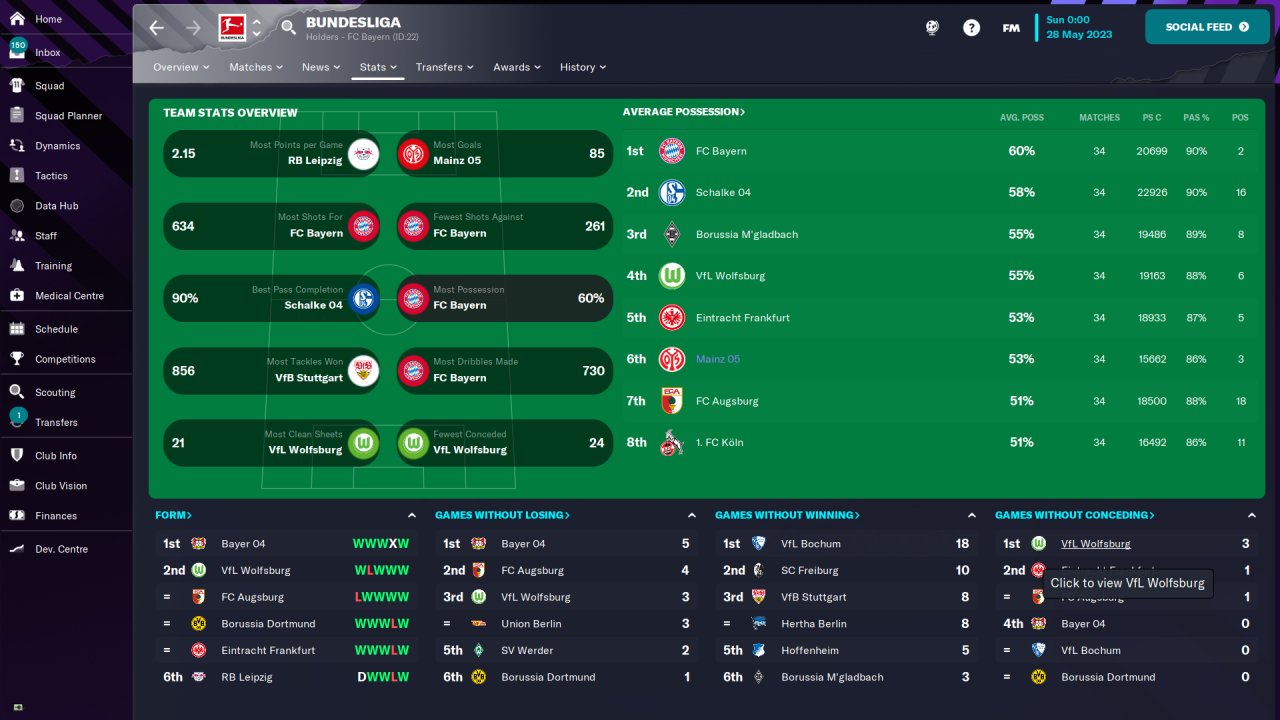Viewport: 1280px width, 720px height.
Task: Show the Awards tab
Action: [516, 67]
